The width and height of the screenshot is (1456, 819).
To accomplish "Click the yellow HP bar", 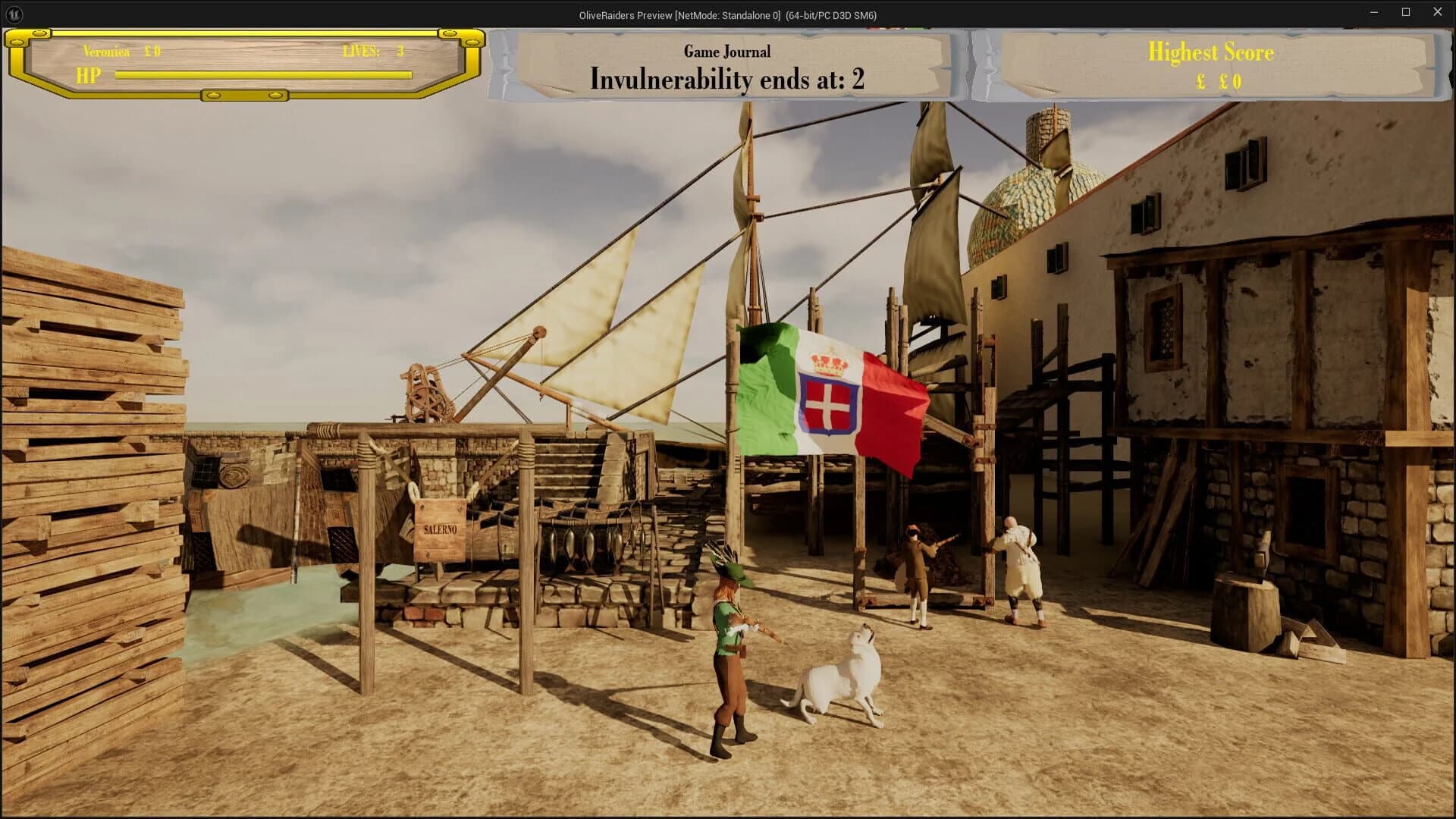I will tap(262, 74).
